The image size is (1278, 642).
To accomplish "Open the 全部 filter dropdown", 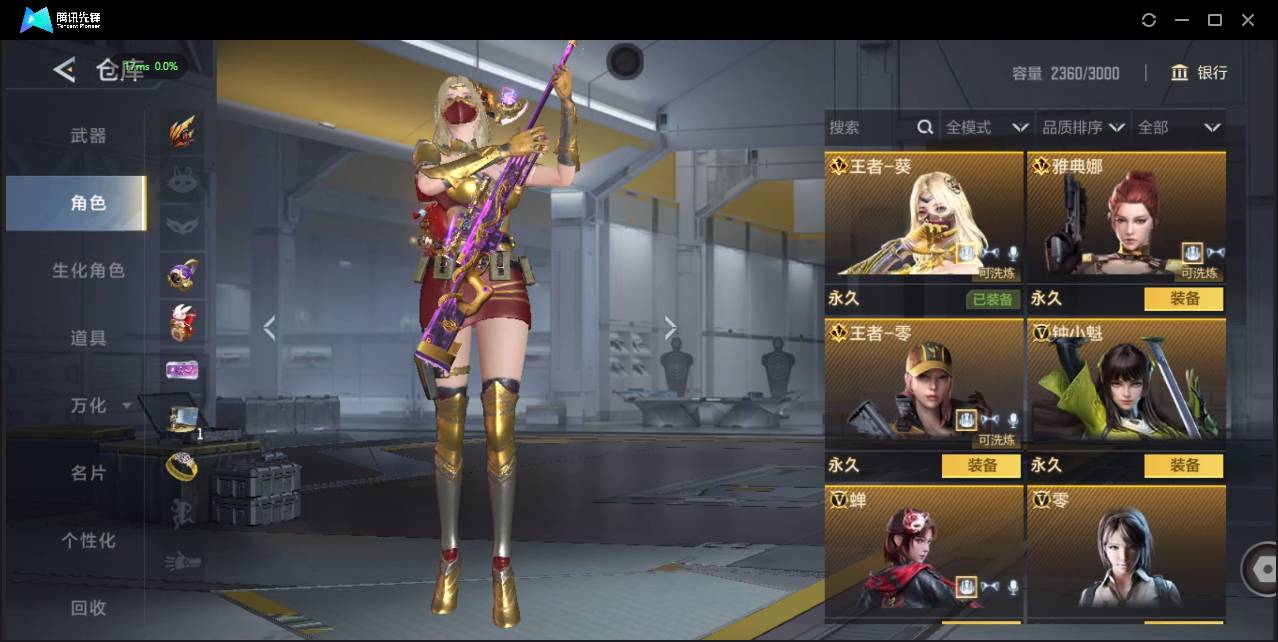I will (1179, 128).
